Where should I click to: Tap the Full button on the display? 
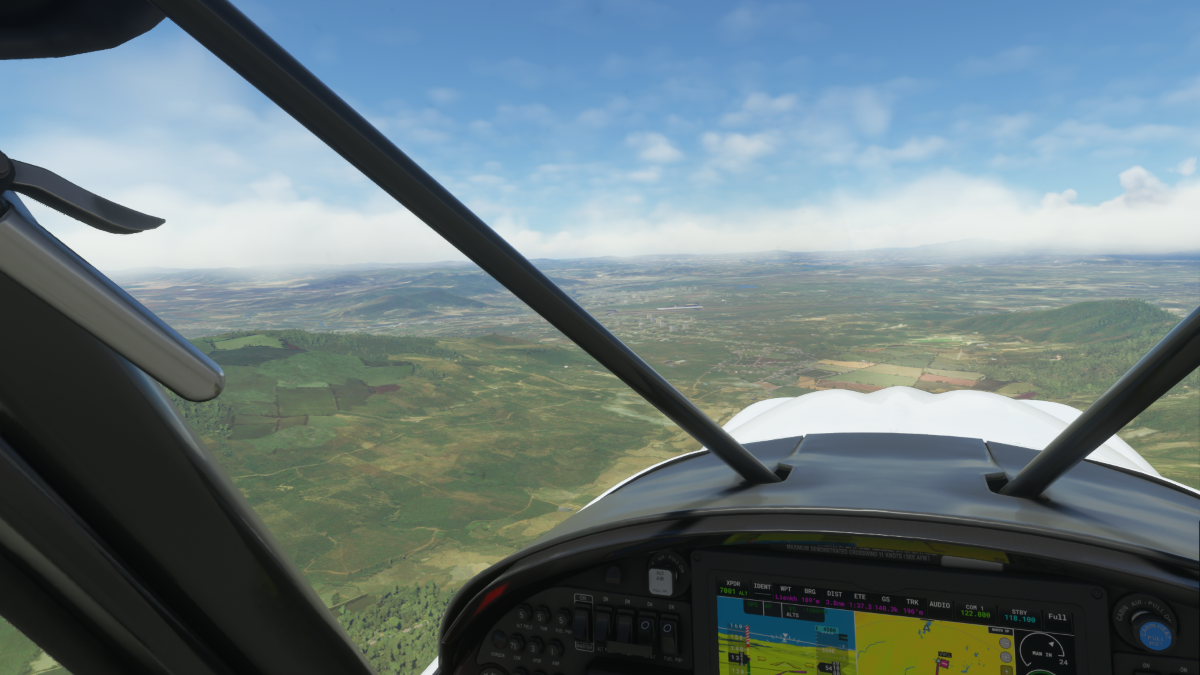[x=1058, y=618]
